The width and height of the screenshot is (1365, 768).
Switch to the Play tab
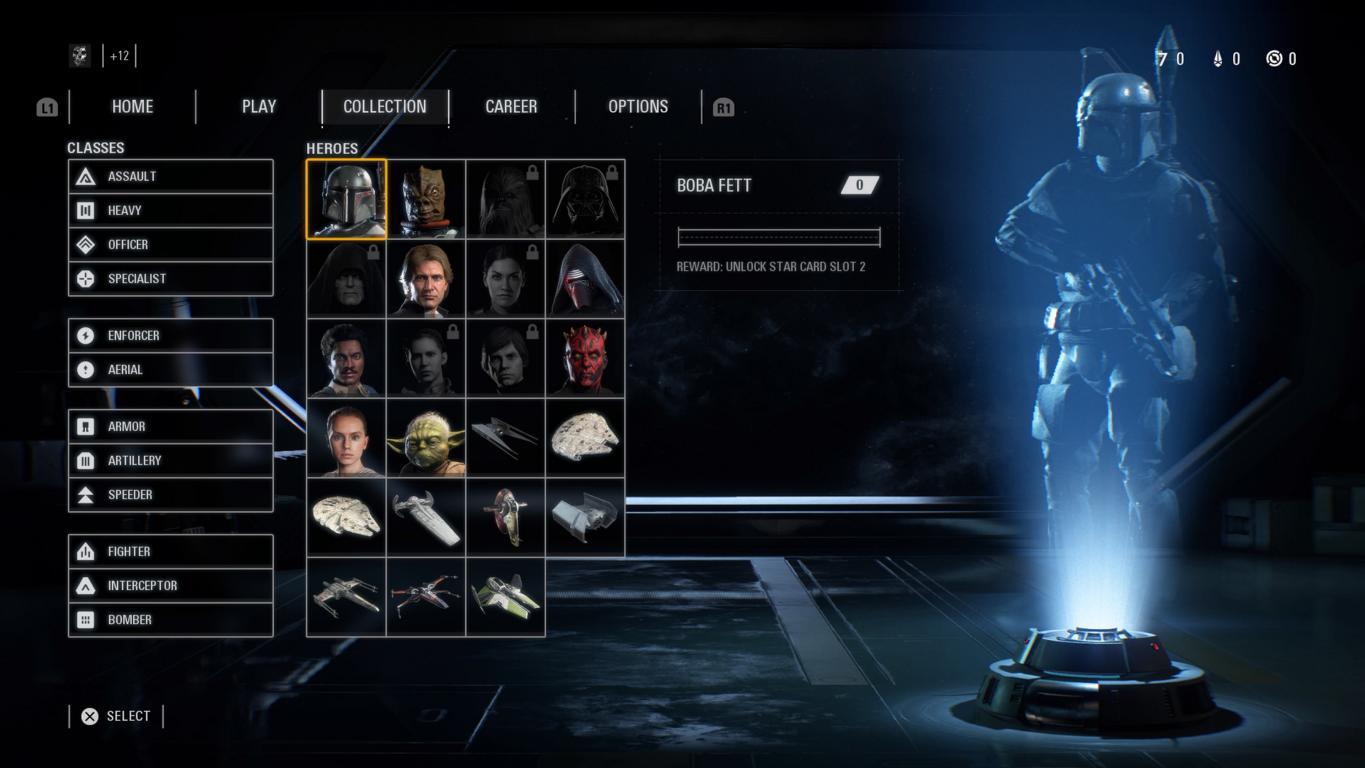coord(259,107)
